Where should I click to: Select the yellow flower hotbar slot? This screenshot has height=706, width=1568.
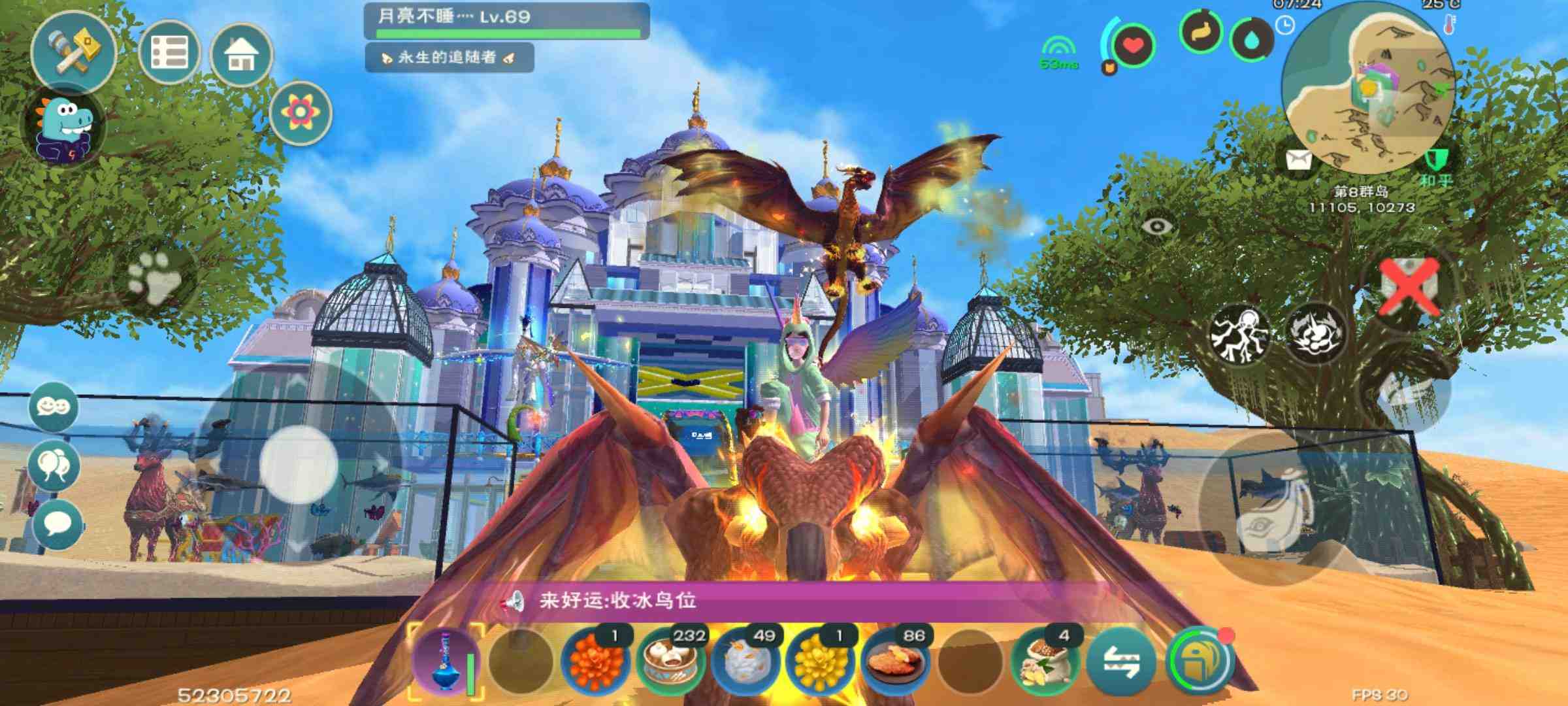(x=820, y=662)
